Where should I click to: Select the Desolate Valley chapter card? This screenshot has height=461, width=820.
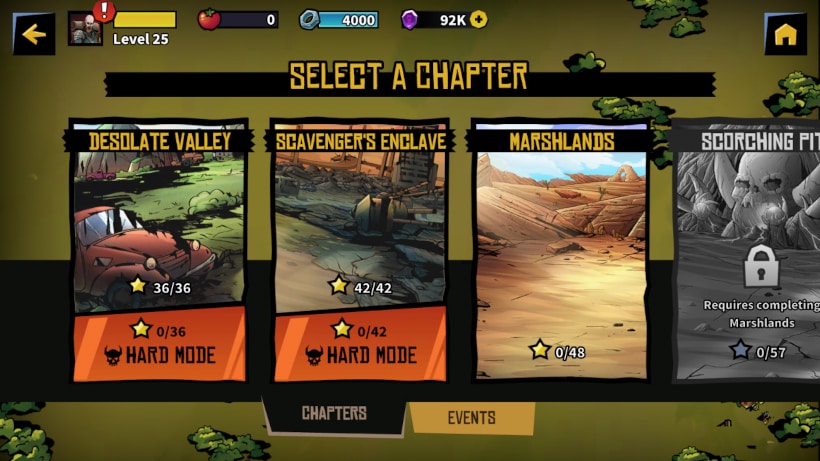point(158,220)
